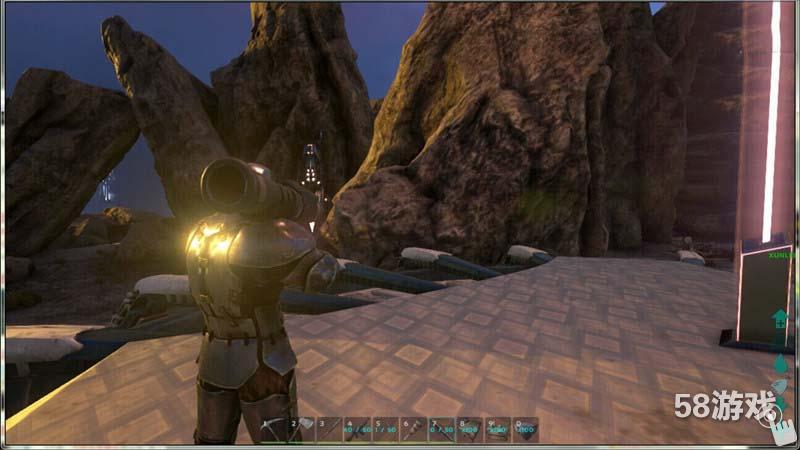Equip the weapon in hotbar slot 5
Image resolution: width=800 pixels, height=450 pixels.
(385, 430)
